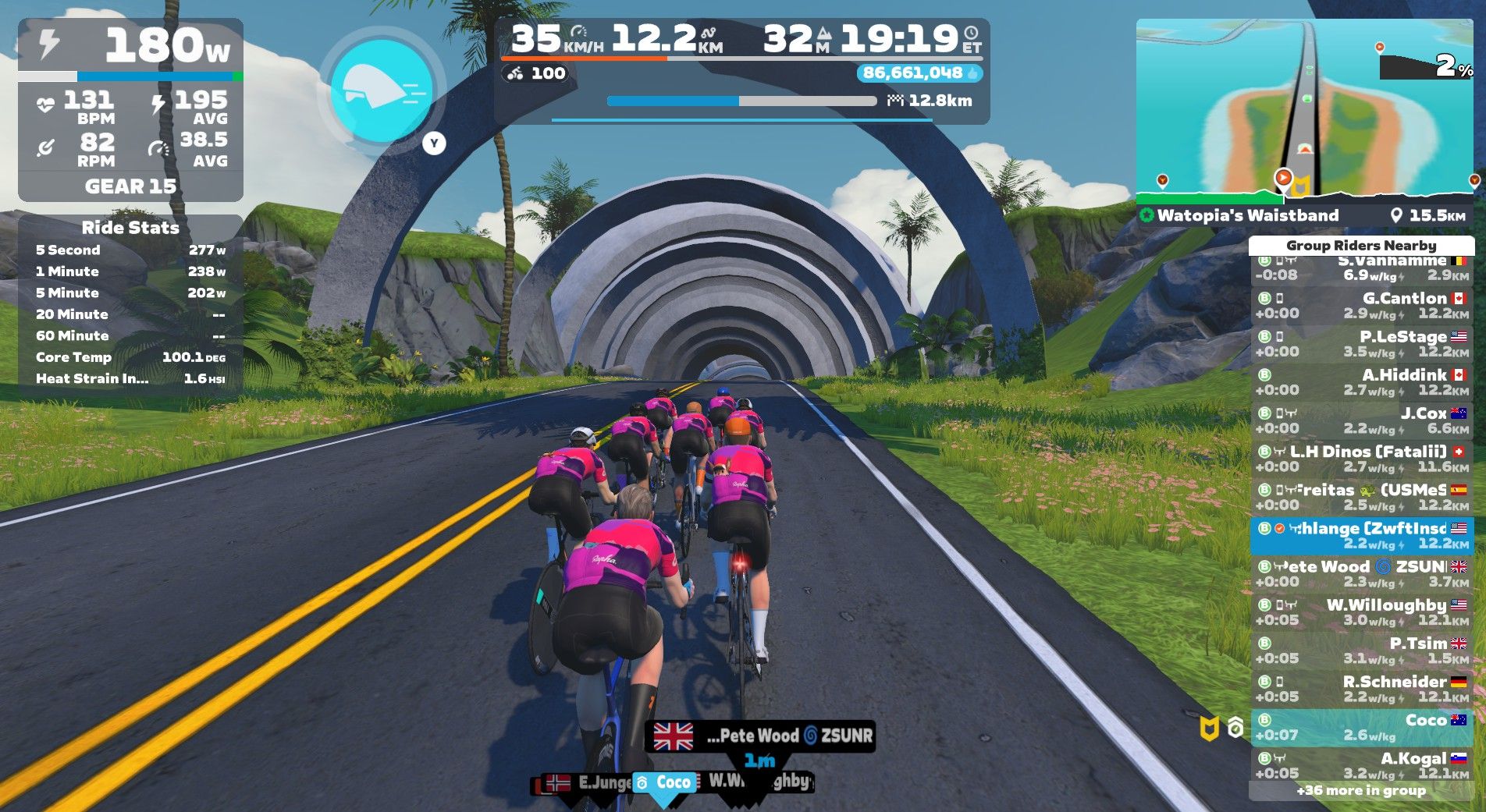Pick A.Hiddink in the rider list
This screenshot has height=812, width=1486.
(x=1361, y=382)
